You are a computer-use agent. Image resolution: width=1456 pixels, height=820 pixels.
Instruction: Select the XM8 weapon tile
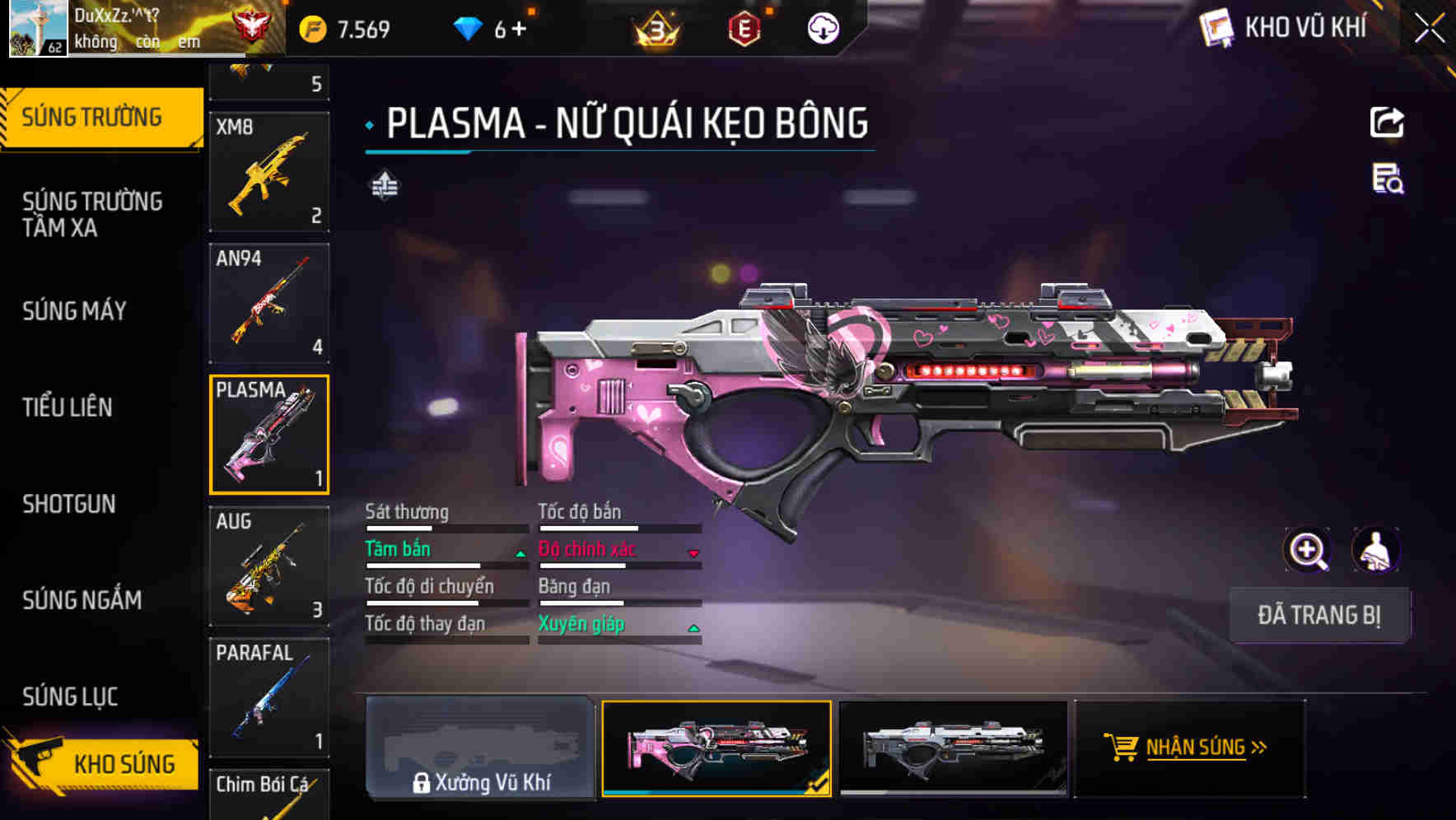(269, 172)
